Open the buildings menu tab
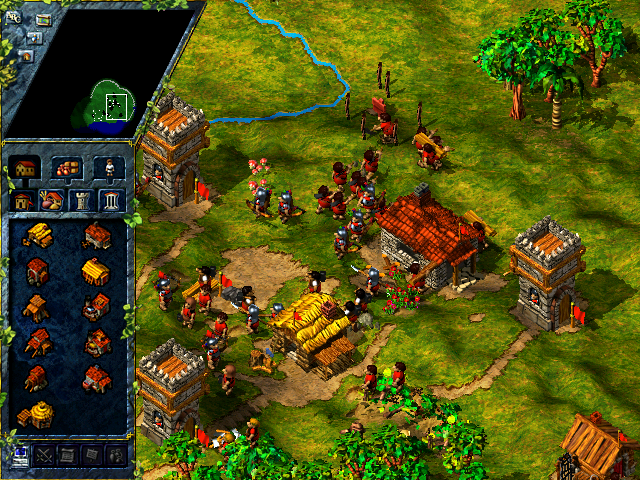This screenshot has width=640, height=480. tap(25, 168)
